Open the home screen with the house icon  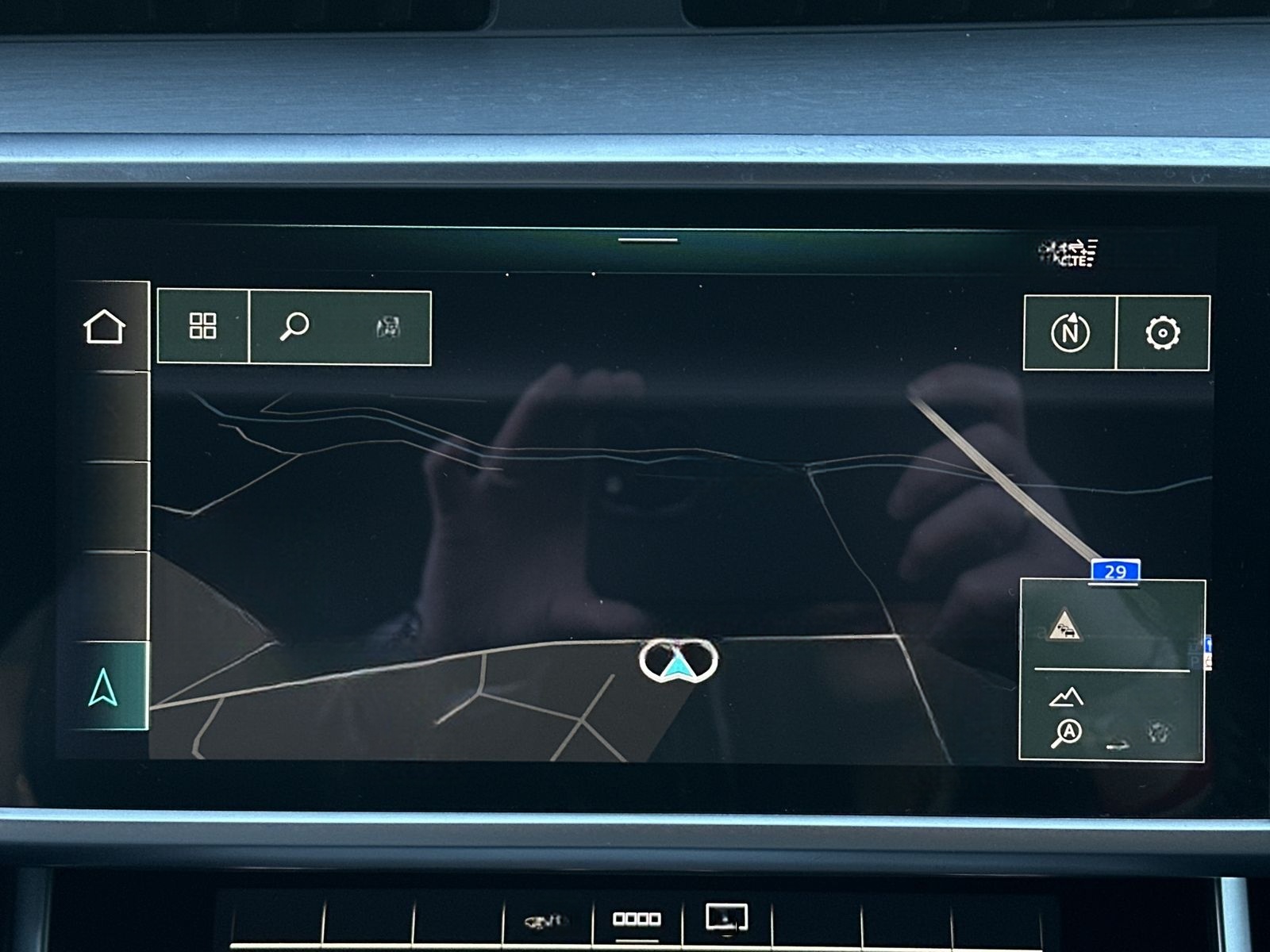click(110, 327)
